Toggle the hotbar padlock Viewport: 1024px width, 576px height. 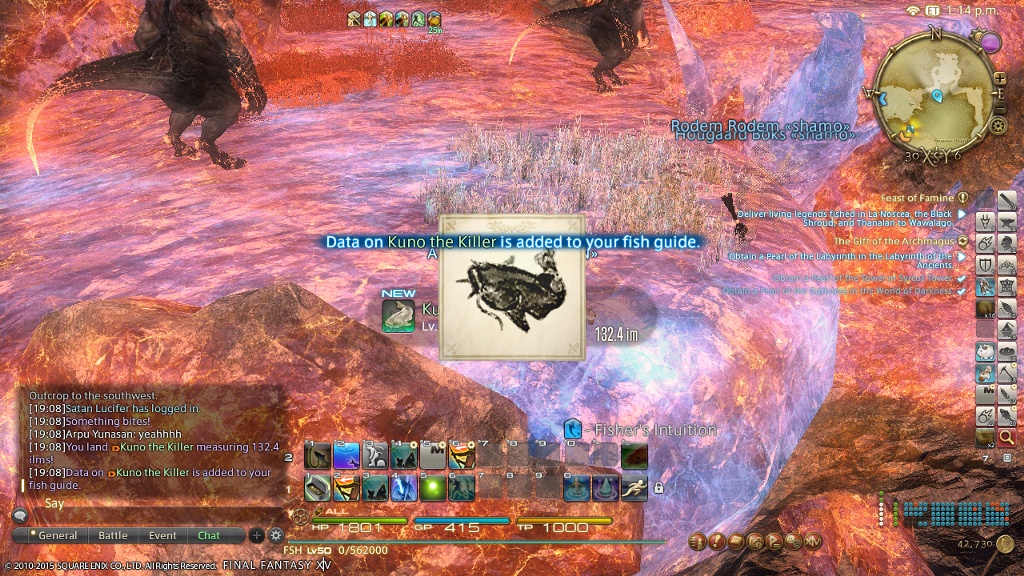tap(658, 488)
